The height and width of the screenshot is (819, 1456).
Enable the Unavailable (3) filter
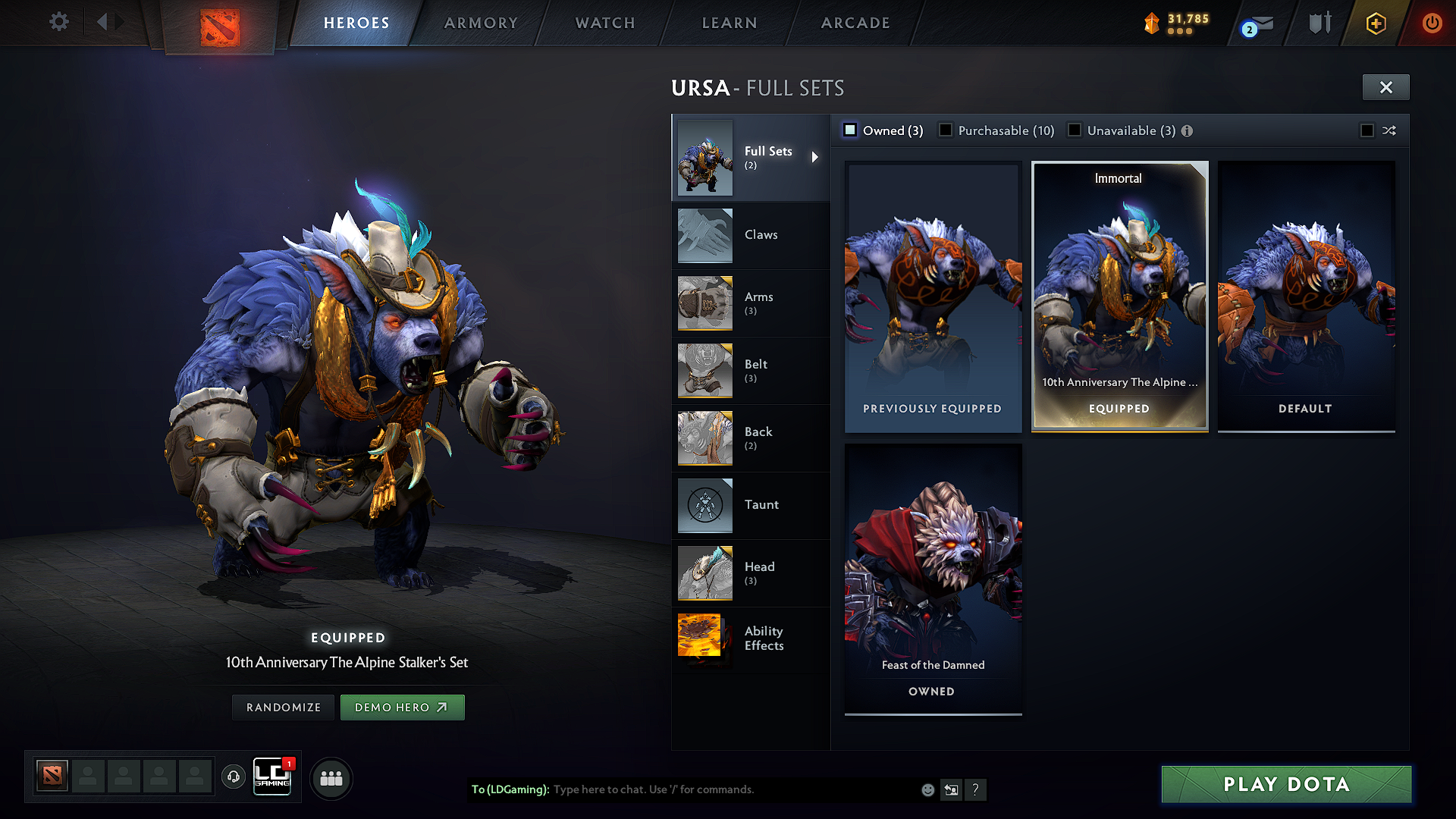pos(1075,130)
